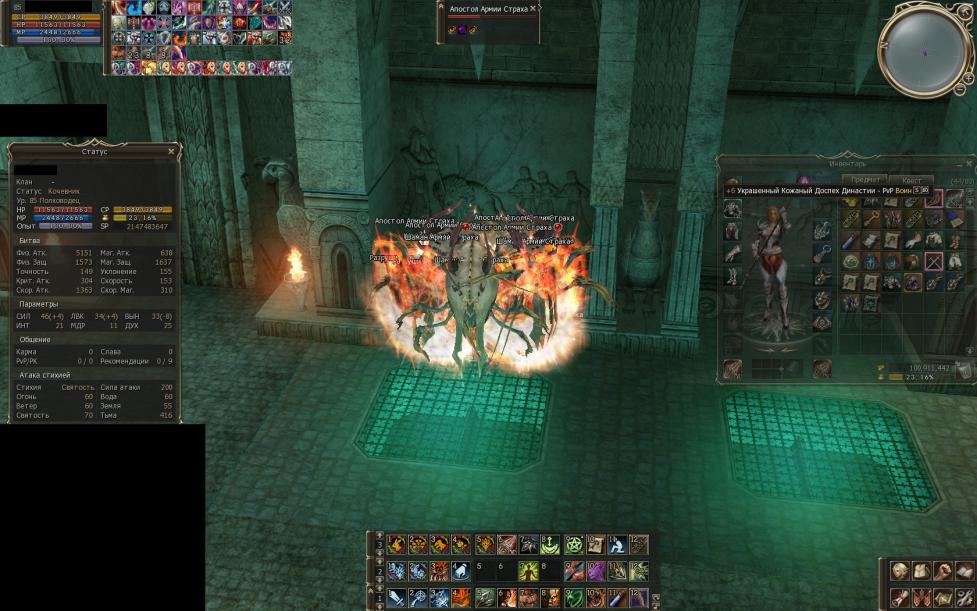The image size is (977, 611).
Task: Use the sitting figure action on the top hotbar
Action: click(x=616, y=545)
